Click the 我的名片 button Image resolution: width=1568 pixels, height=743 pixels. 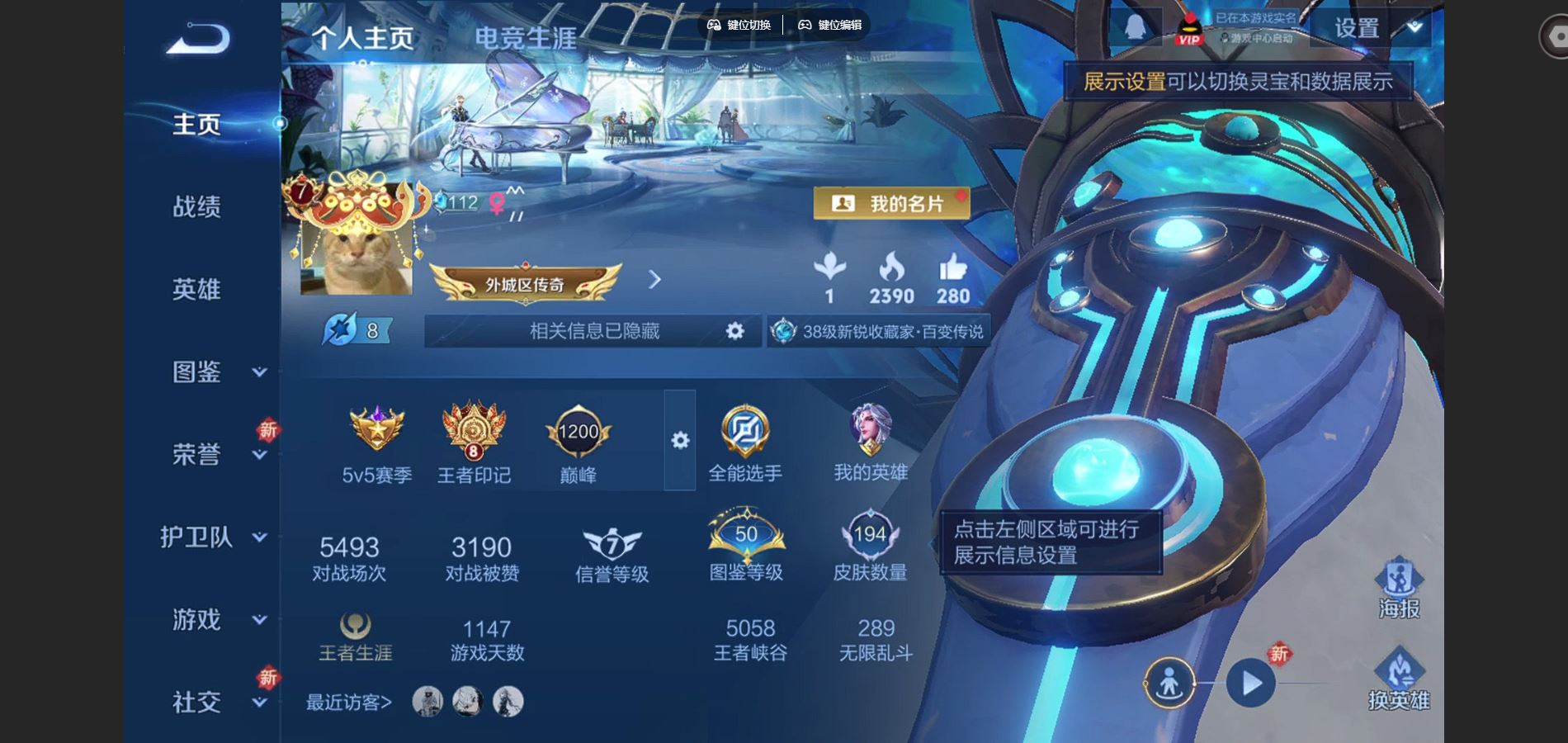pos(891,202)
